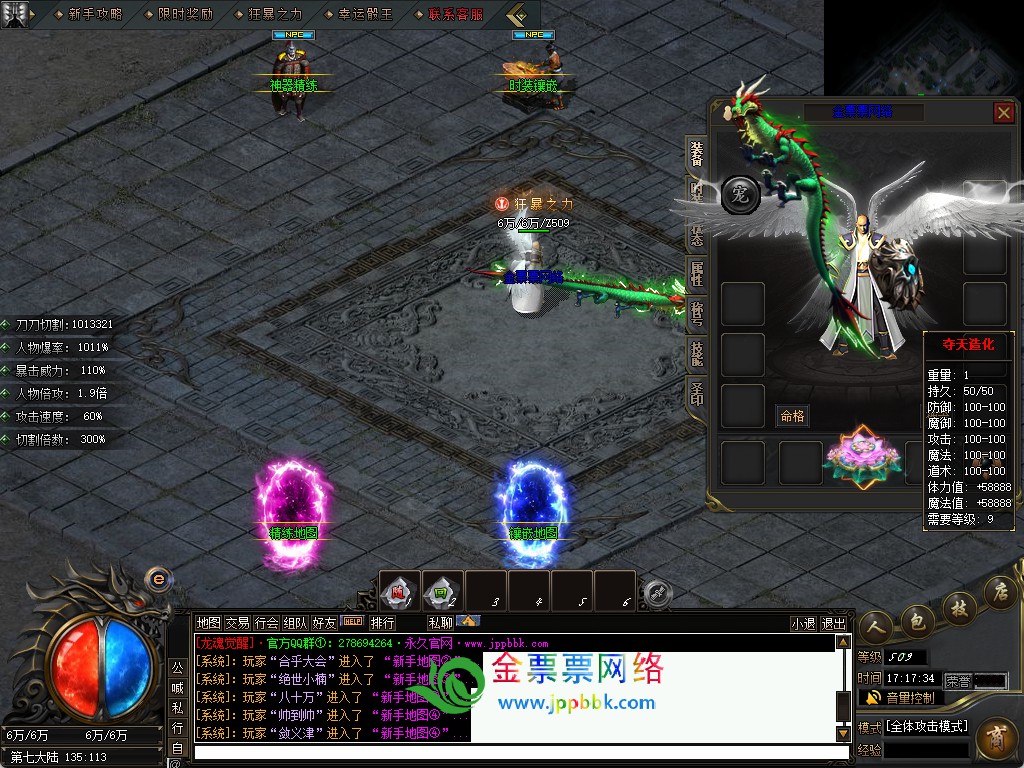Contact customer service via 联系客服
The image size is (1024, 768).
(x=455, y=14)
